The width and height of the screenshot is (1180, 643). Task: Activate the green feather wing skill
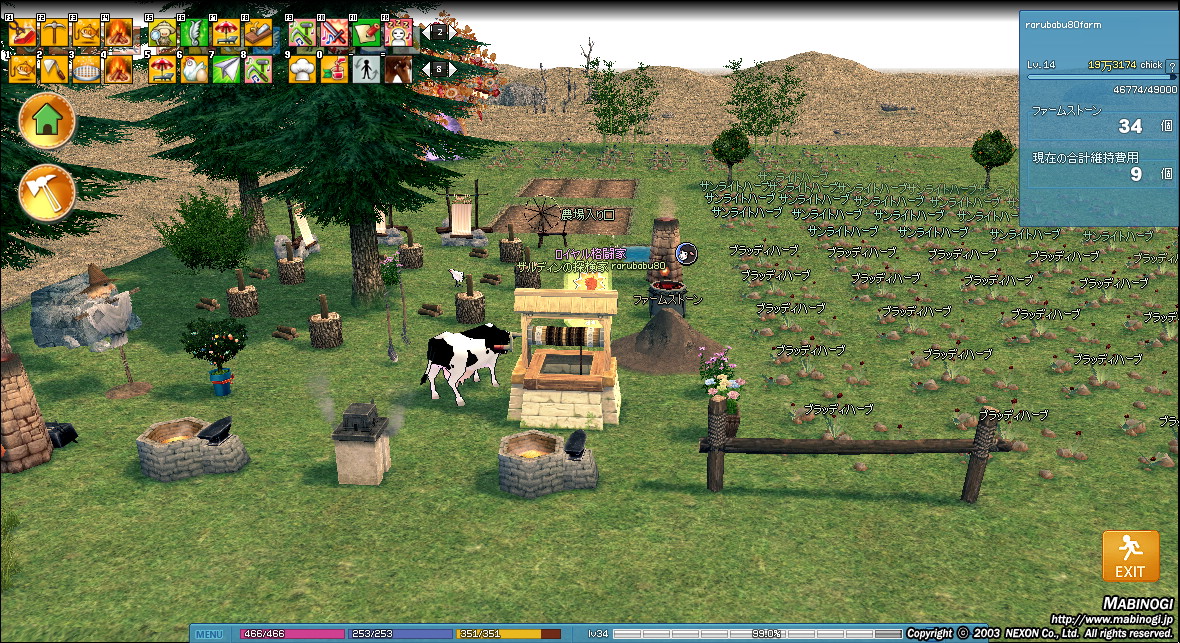pyautogui.click(x=193, y=33)
